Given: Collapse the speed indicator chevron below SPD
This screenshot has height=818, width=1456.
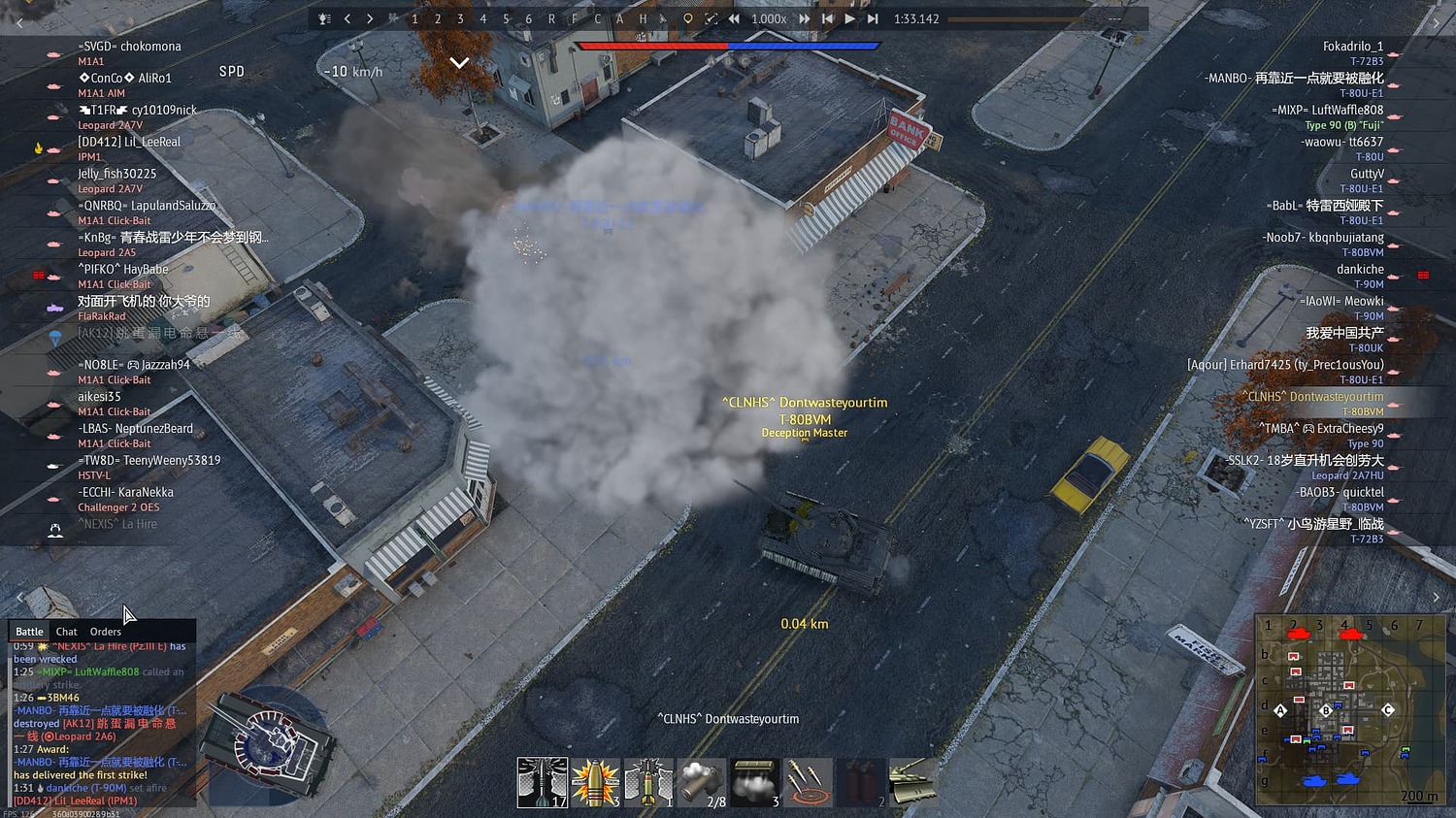Looking at the screenshot, I should (x=458, y=62).
